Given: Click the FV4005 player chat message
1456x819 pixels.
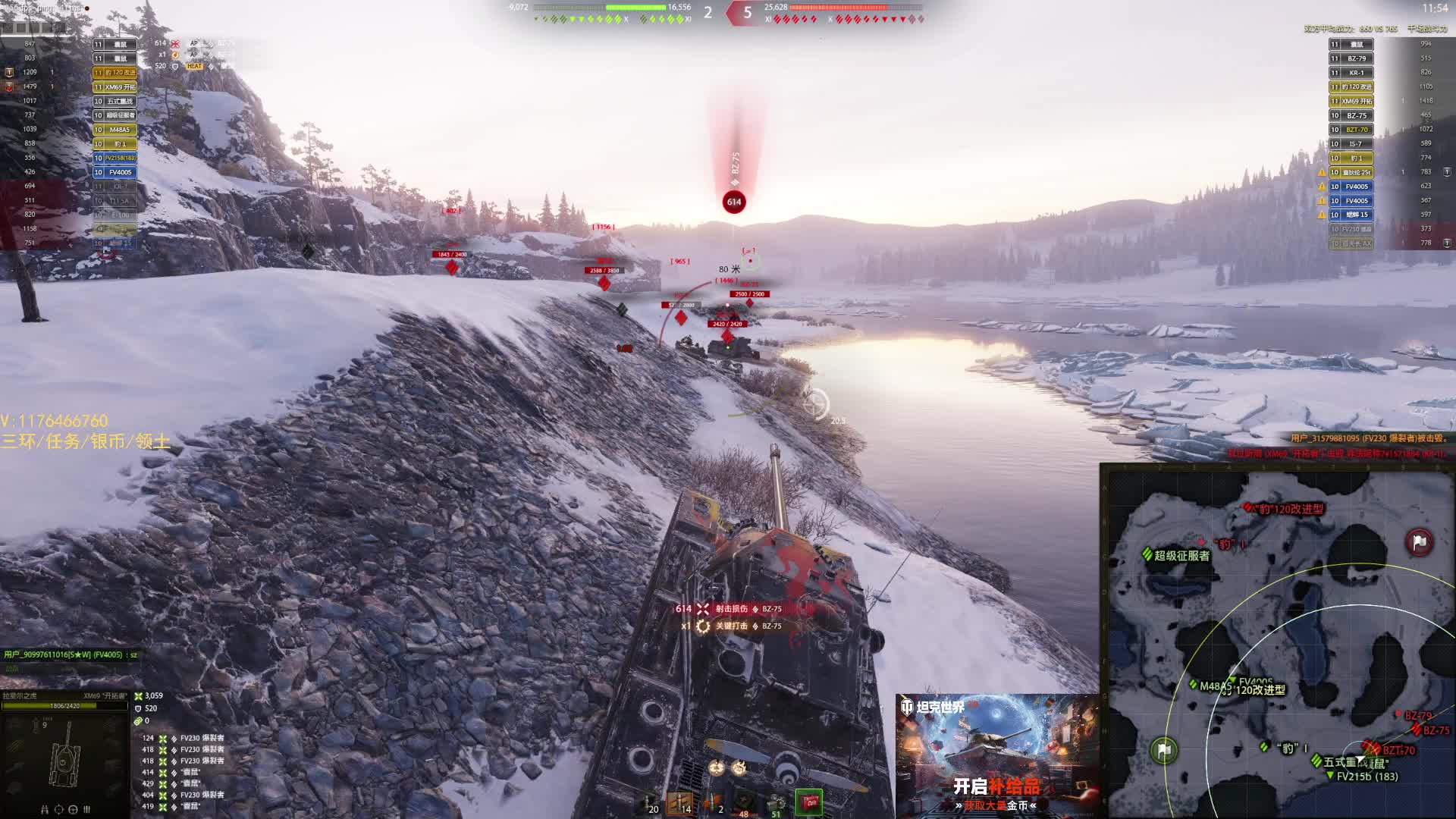Looking at the screenshot, I should pos(71,654).
